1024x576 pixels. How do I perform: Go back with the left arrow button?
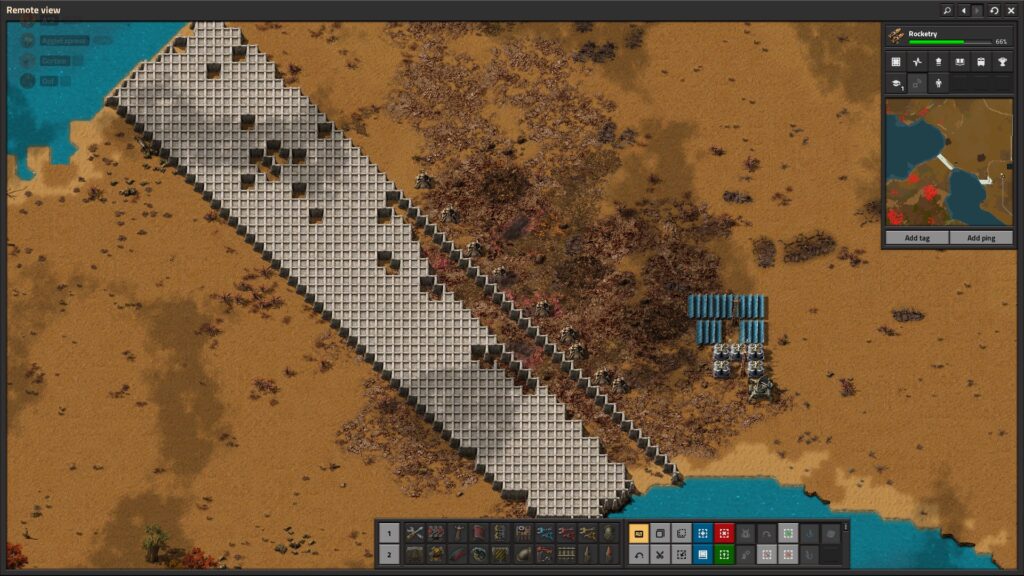[963, 10]
